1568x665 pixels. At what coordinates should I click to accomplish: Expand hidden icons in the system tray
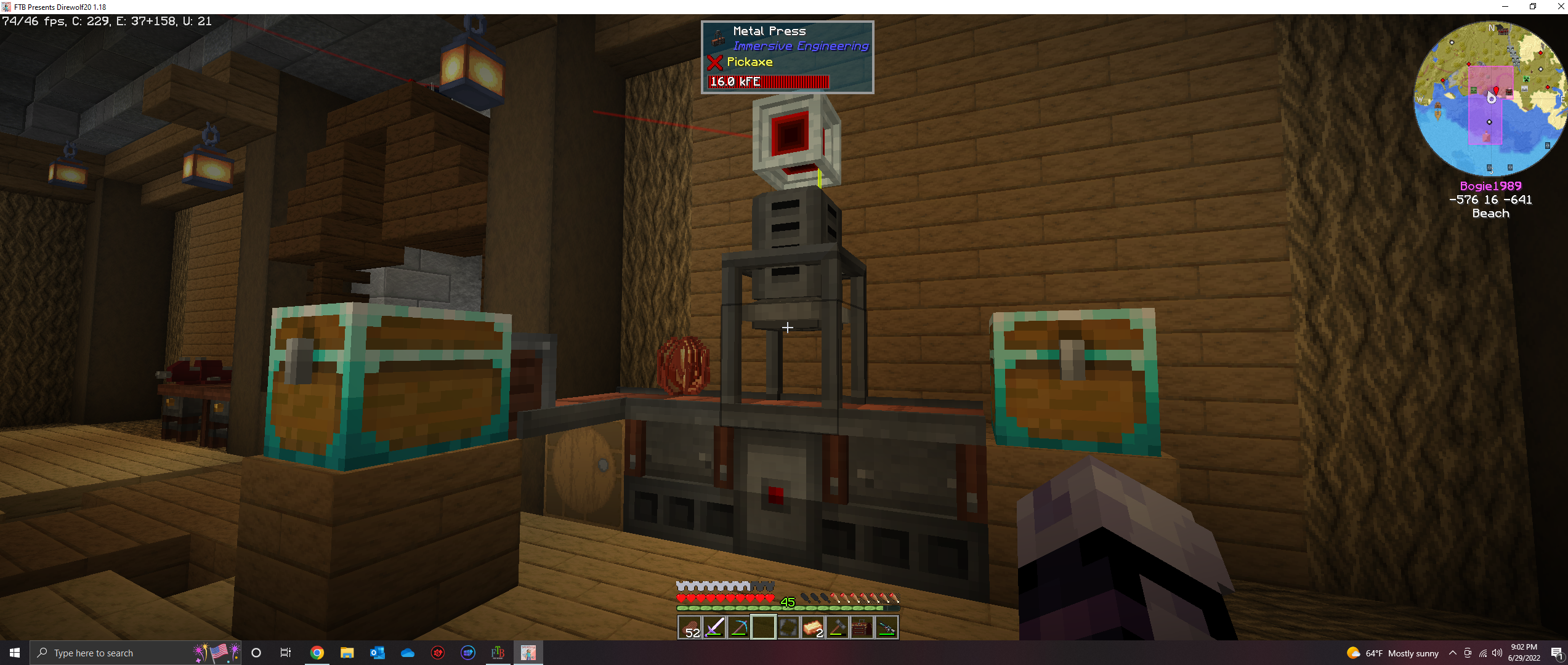[1453, 654]
